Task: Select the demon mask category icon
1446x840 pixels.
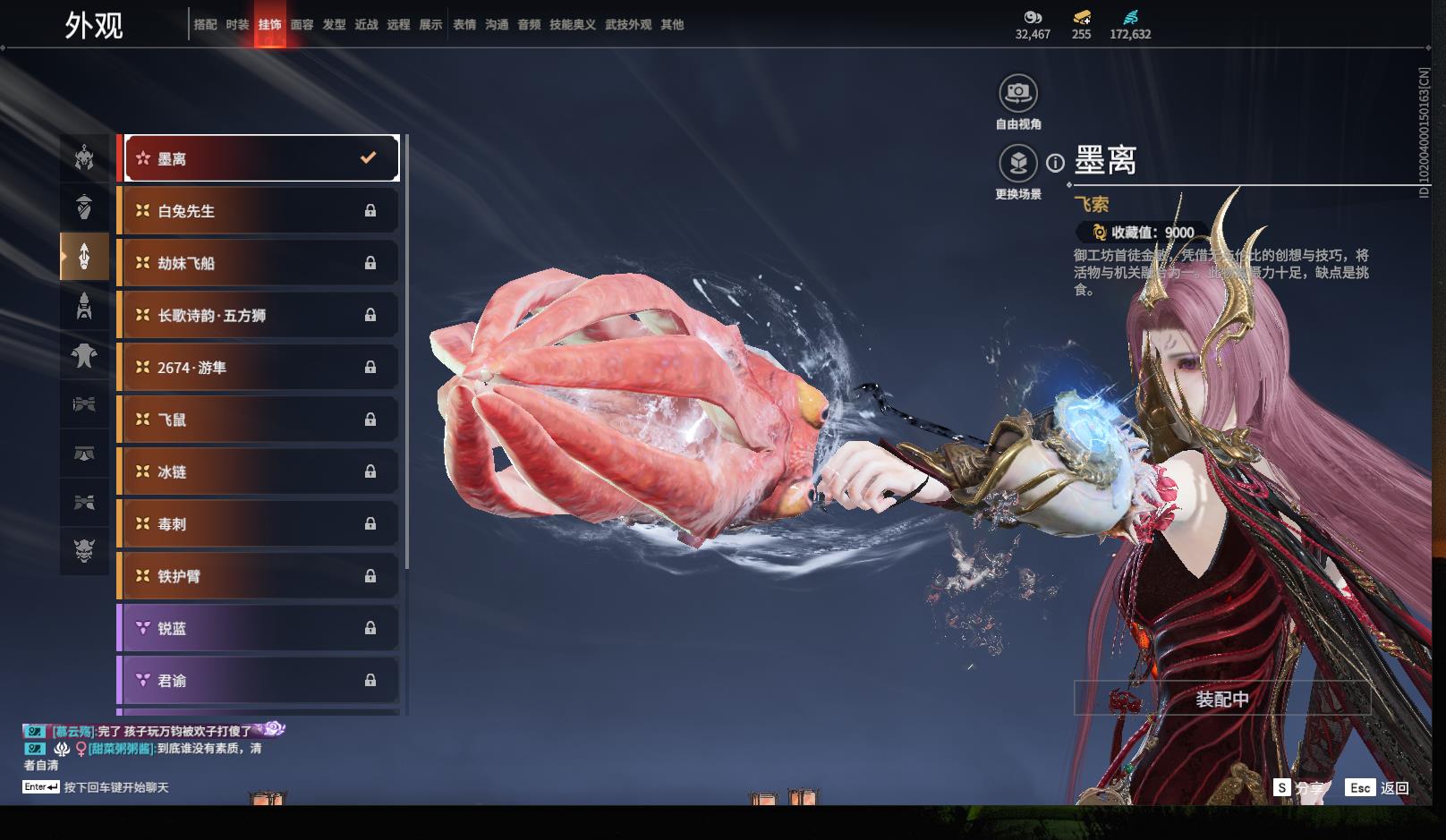Action: (84, 547)
